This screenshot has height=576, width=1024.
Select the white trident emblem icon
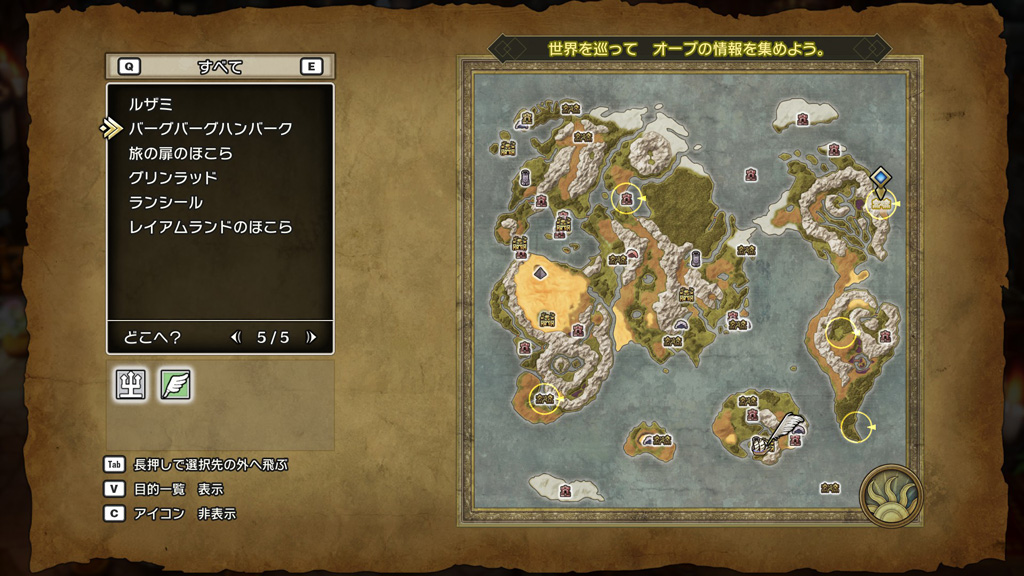131,385
